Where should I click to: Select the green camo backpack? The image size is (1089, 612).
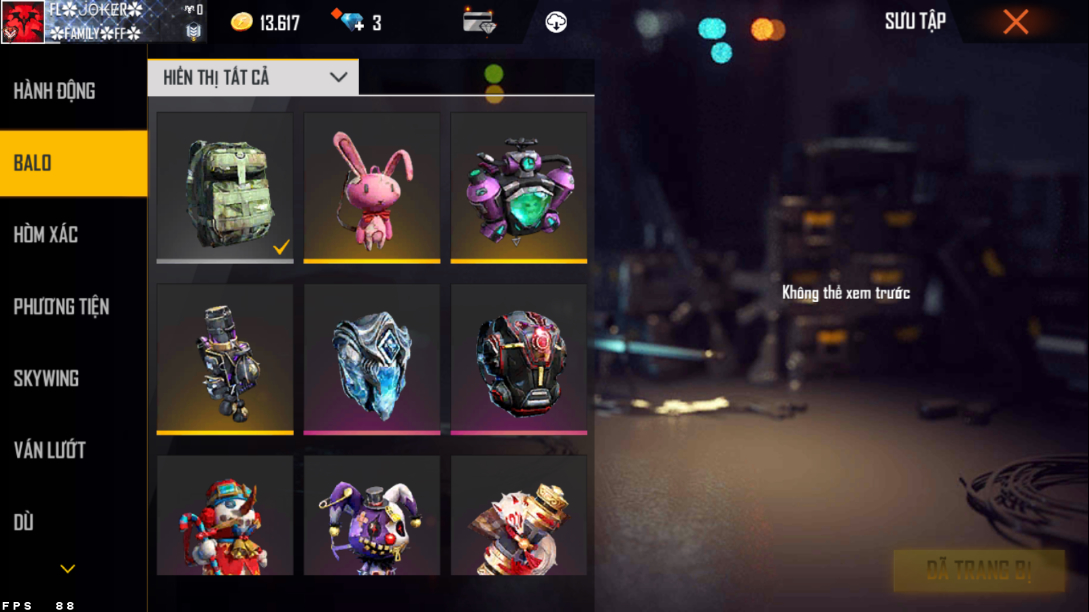click(x=225, y=187)
